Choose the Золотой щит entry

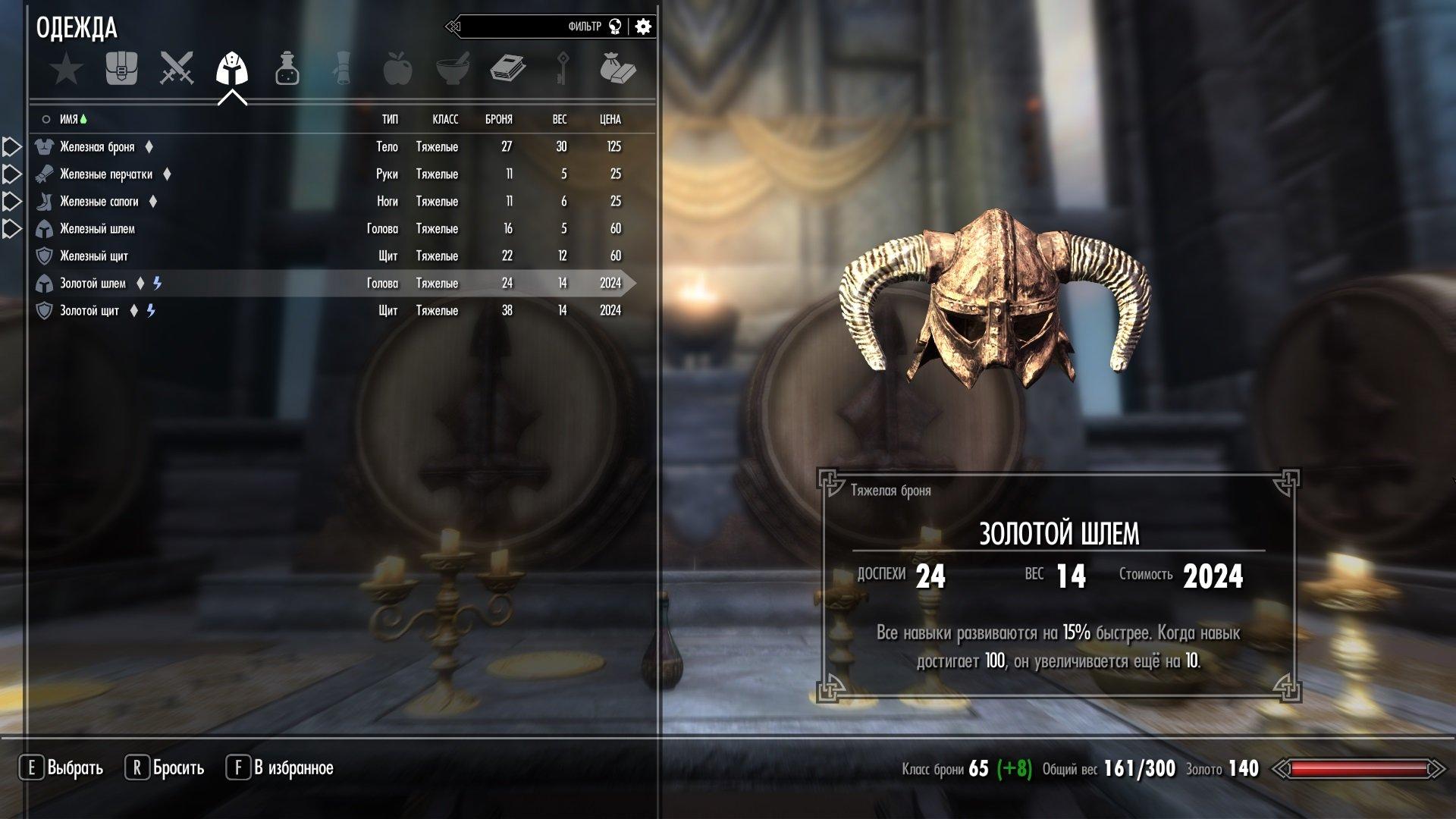coord(89,311)
